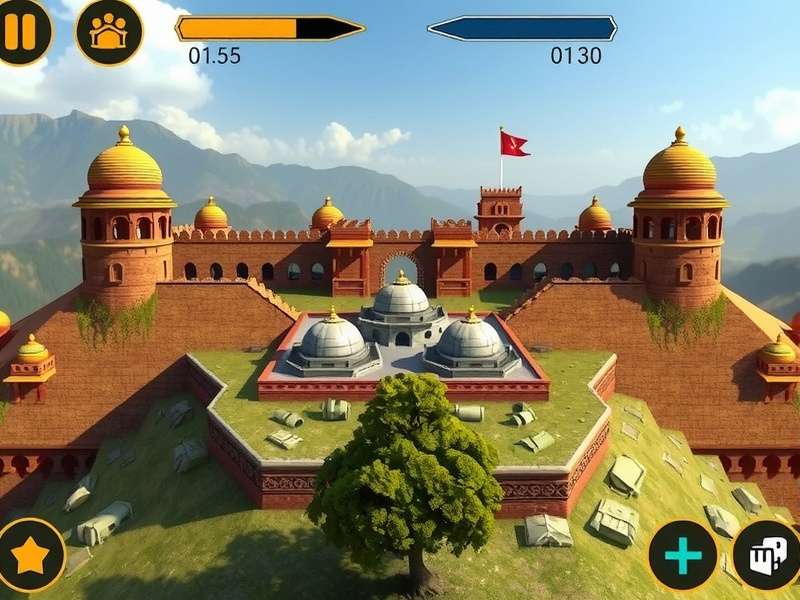Tap the orange star button
The width and height of the screenshot is (800, 600).
coord(31,555)
